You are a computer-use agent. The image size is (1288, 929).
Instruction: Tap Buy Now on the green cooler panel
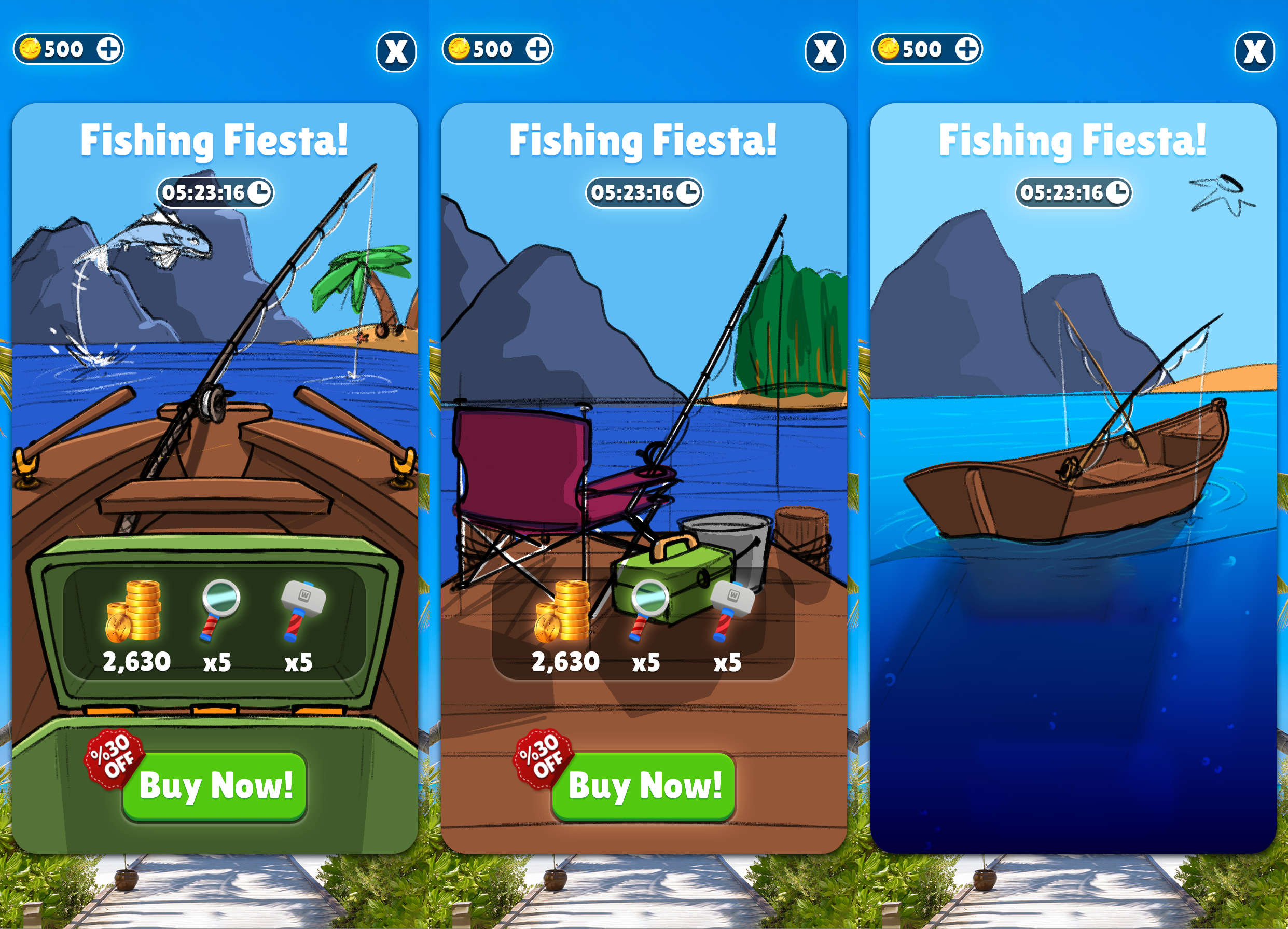215,786
